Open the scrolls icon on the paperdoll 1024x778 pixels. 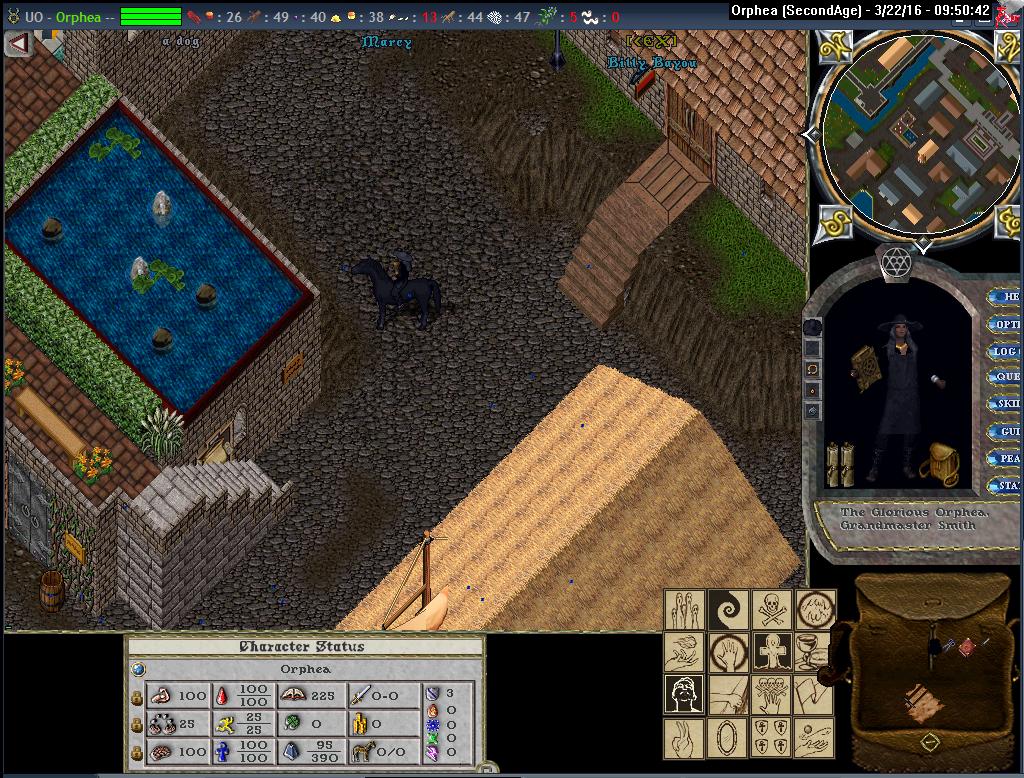[x=838, y=462]
